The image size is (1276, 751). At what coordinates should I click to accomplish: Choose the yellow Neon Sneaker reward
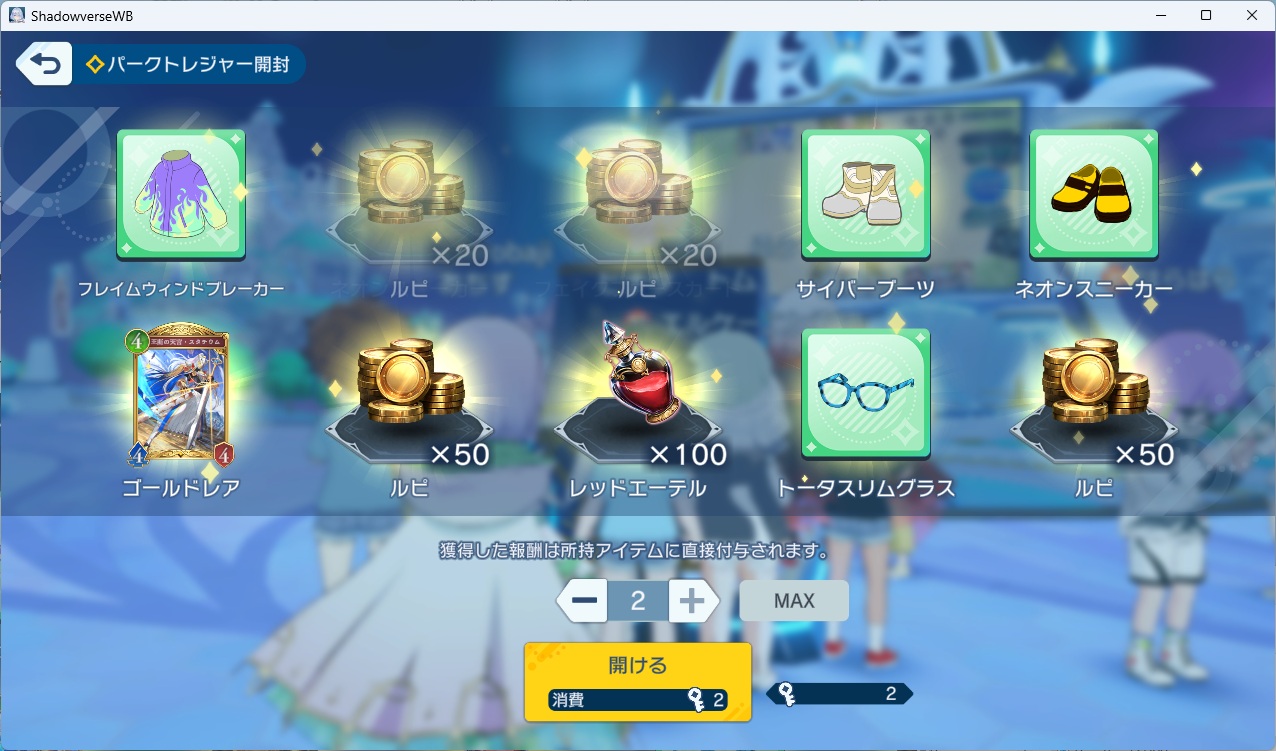[1094, 194]
